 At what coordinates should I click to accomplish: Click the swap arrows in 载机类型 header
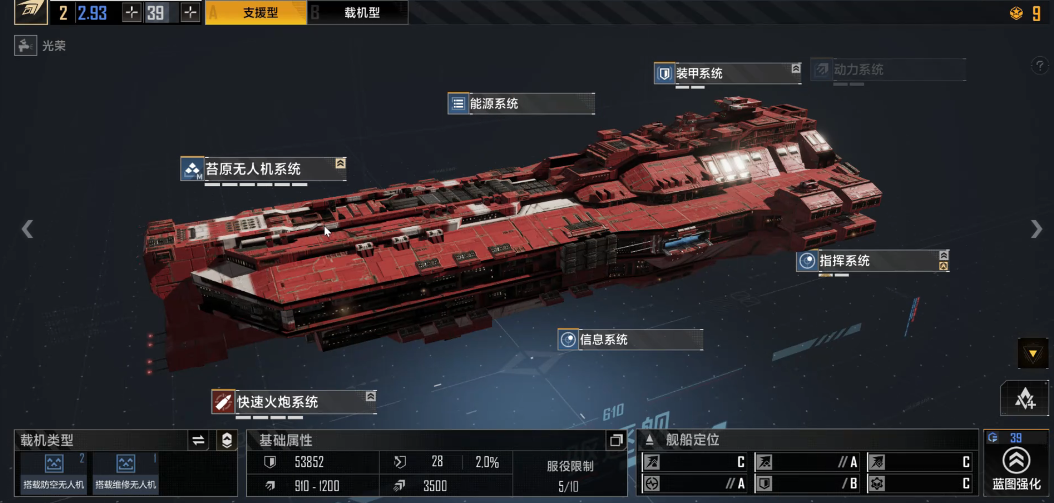point(198,440)
